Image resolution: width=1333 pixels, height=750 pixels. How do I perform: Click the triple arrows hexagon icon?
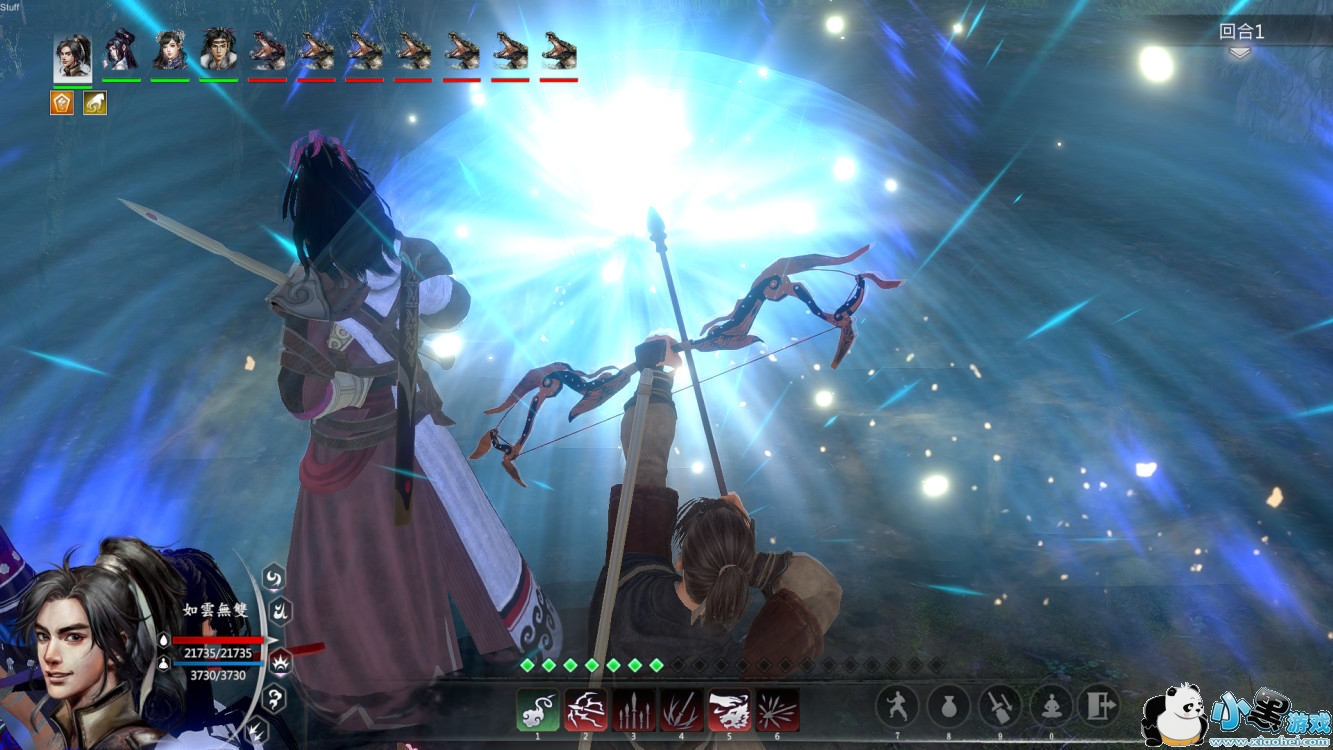pos(256,729)
